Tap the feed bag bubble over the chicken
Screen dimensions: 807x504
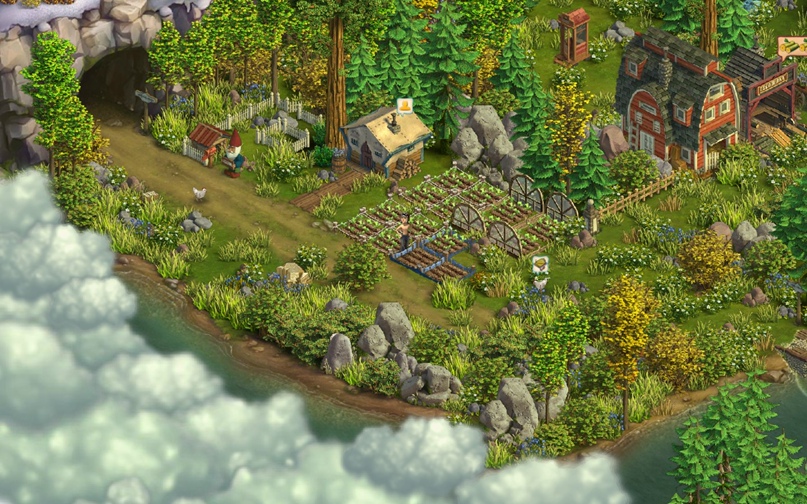click(540, 265)
